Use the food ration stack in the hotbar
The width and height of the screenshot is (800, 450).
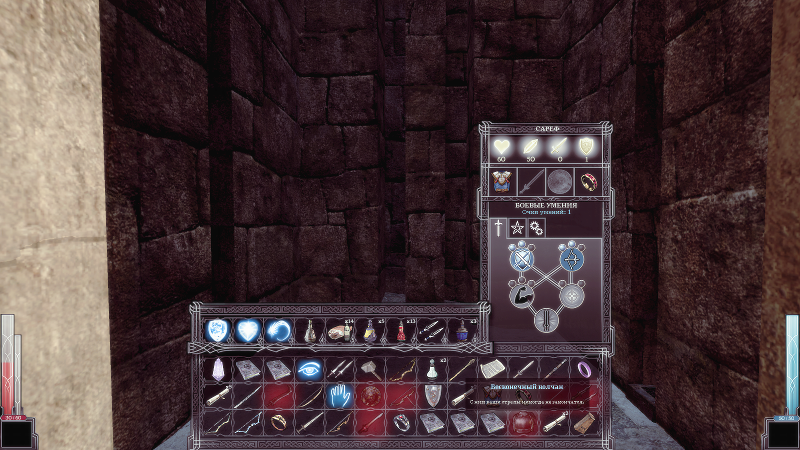(x=340, y=329)
